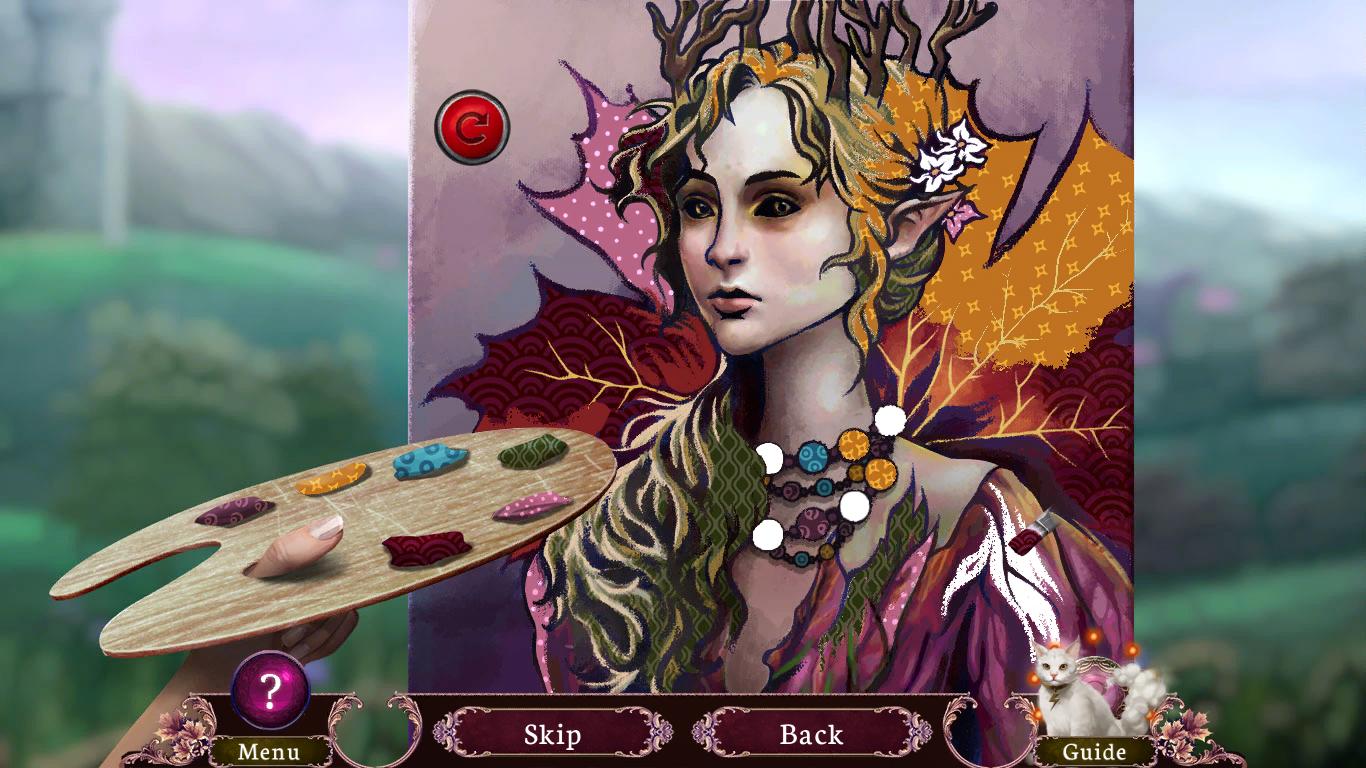1366x768 pixels.
Task: Click the red reset arrow icon
Action: click(x=471, y=123)
